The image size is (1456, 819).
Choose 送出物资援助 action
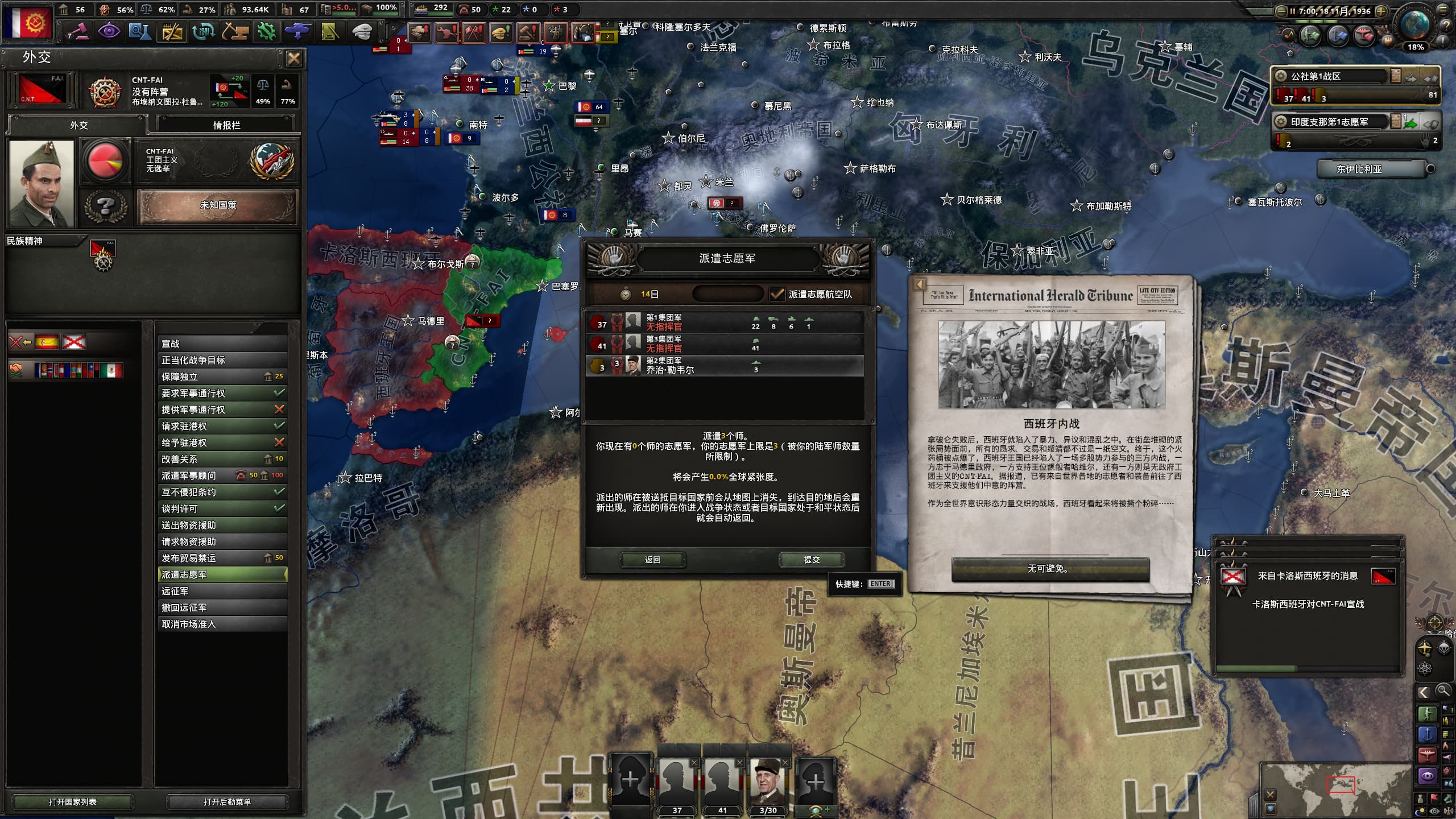pyautogui.click(x=222, y=525)
